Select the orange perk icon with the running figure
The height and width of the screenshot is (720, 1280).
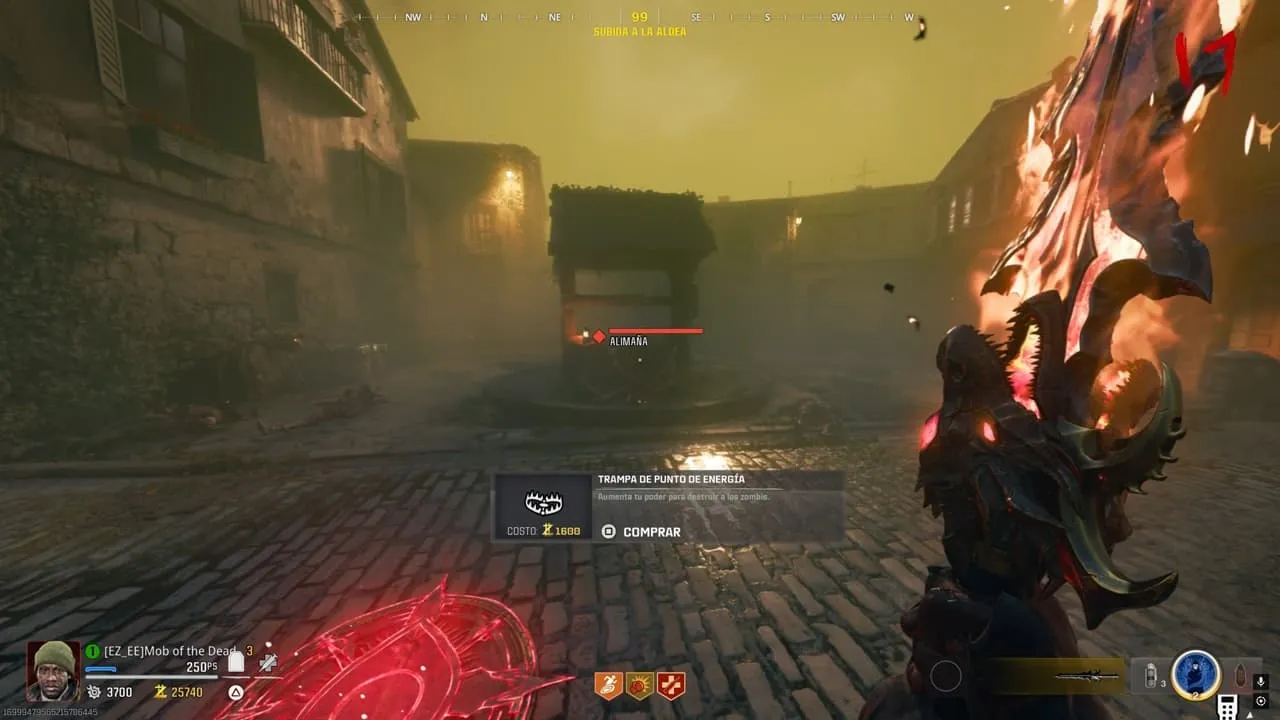click(608, 685)
